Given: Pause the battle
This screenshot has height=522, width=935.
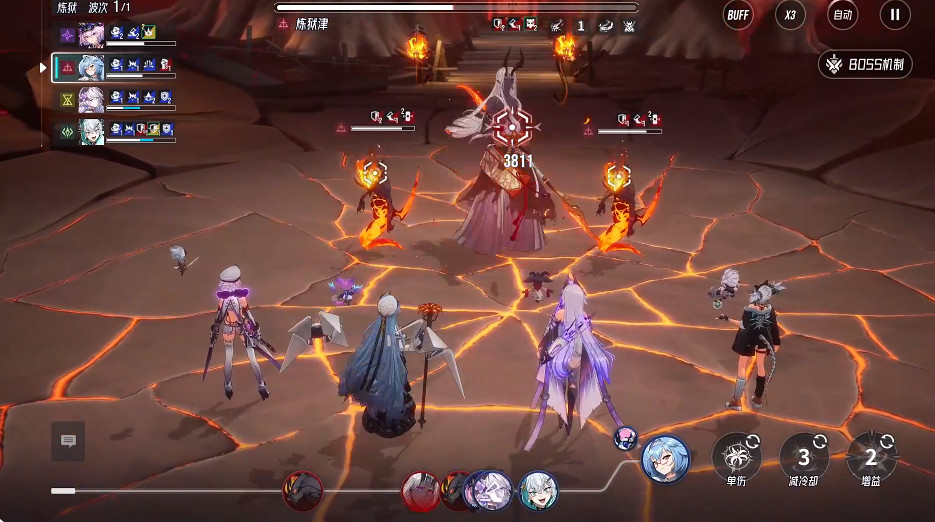Looking at the screenshot, I should click(895, 15).
